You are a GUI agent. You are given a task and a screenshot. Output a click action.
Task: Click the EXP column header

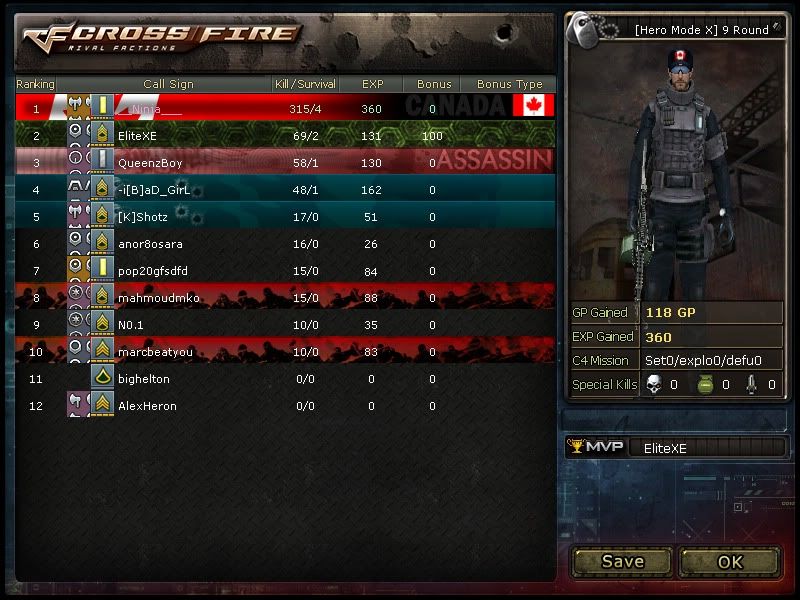coord(372,84)
